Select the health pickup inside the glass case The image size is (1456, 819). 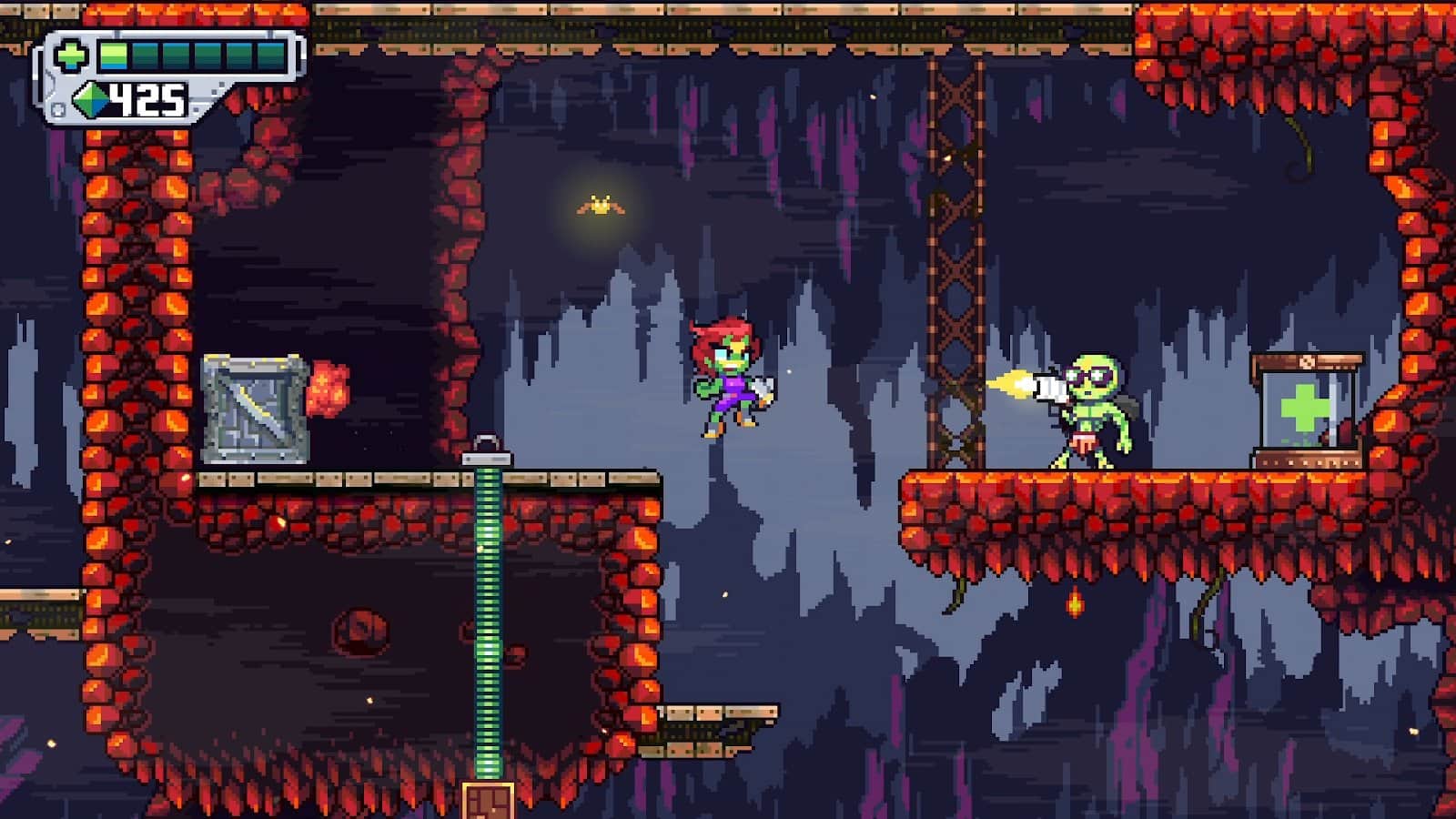point(1304,407)
